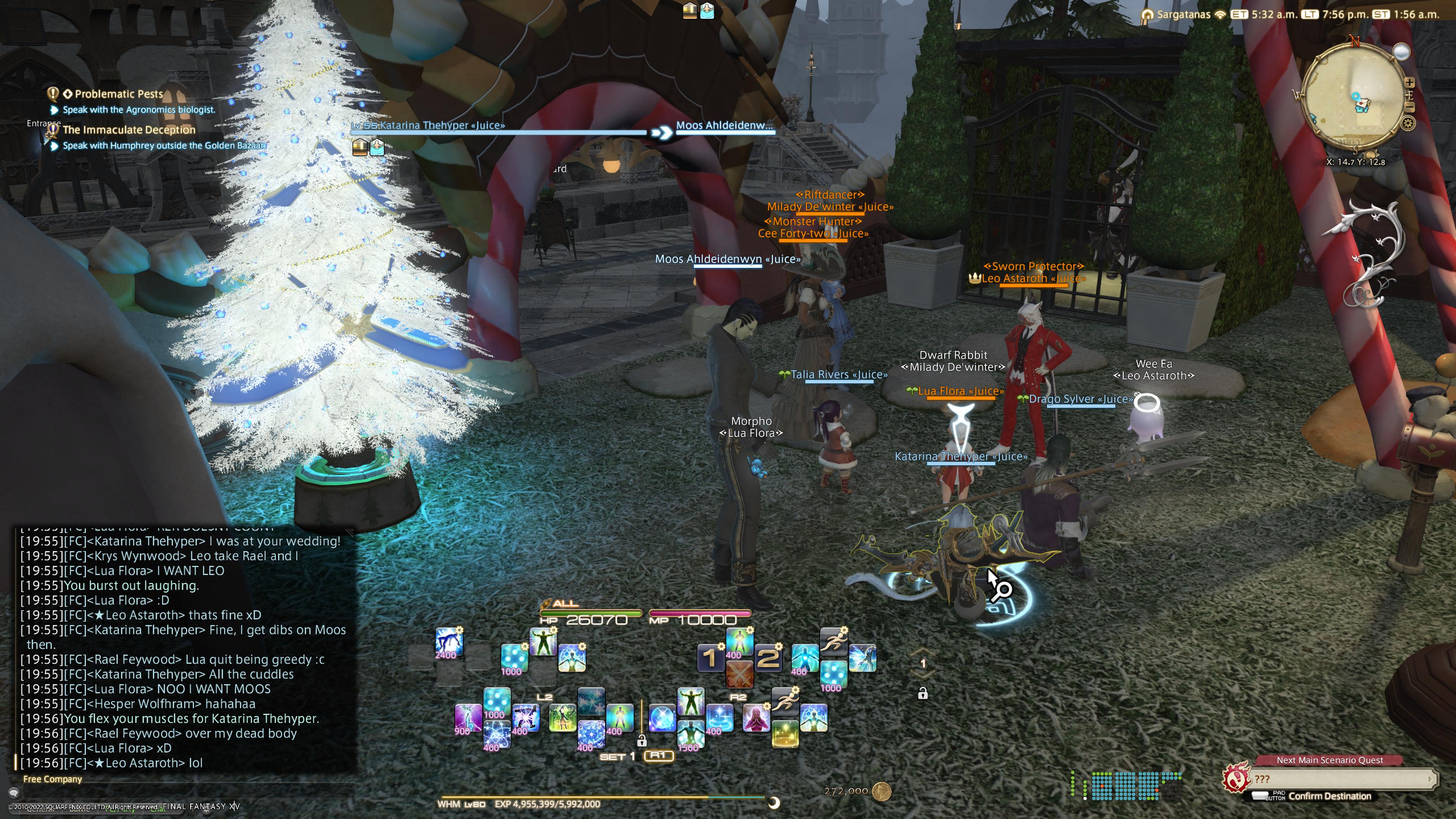
Task: Select hotbar slot marked with number 2
Action: (x=768, y=658)
